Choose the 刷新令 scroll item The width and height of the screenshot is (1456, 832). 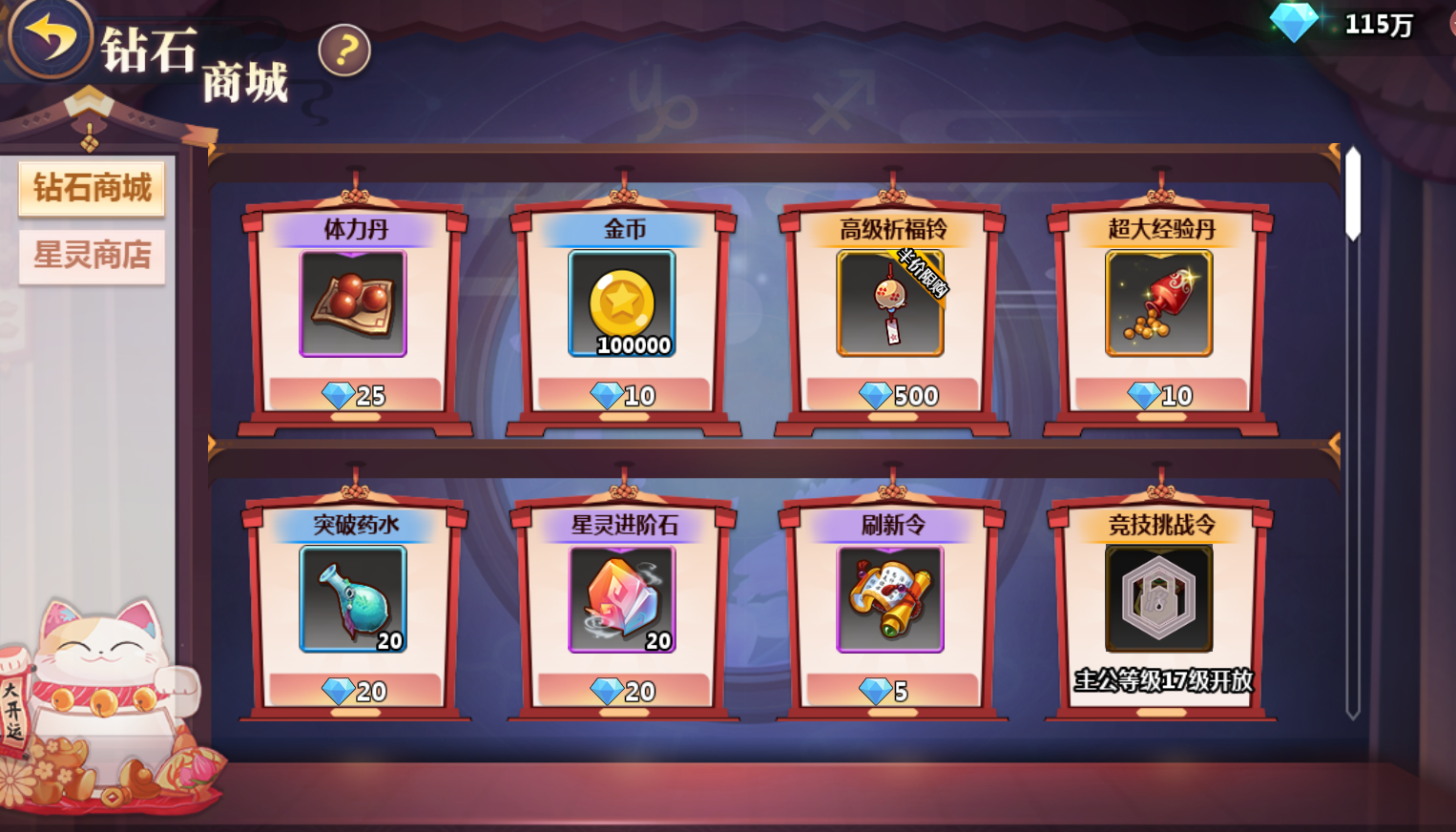[x=890, y=599]
